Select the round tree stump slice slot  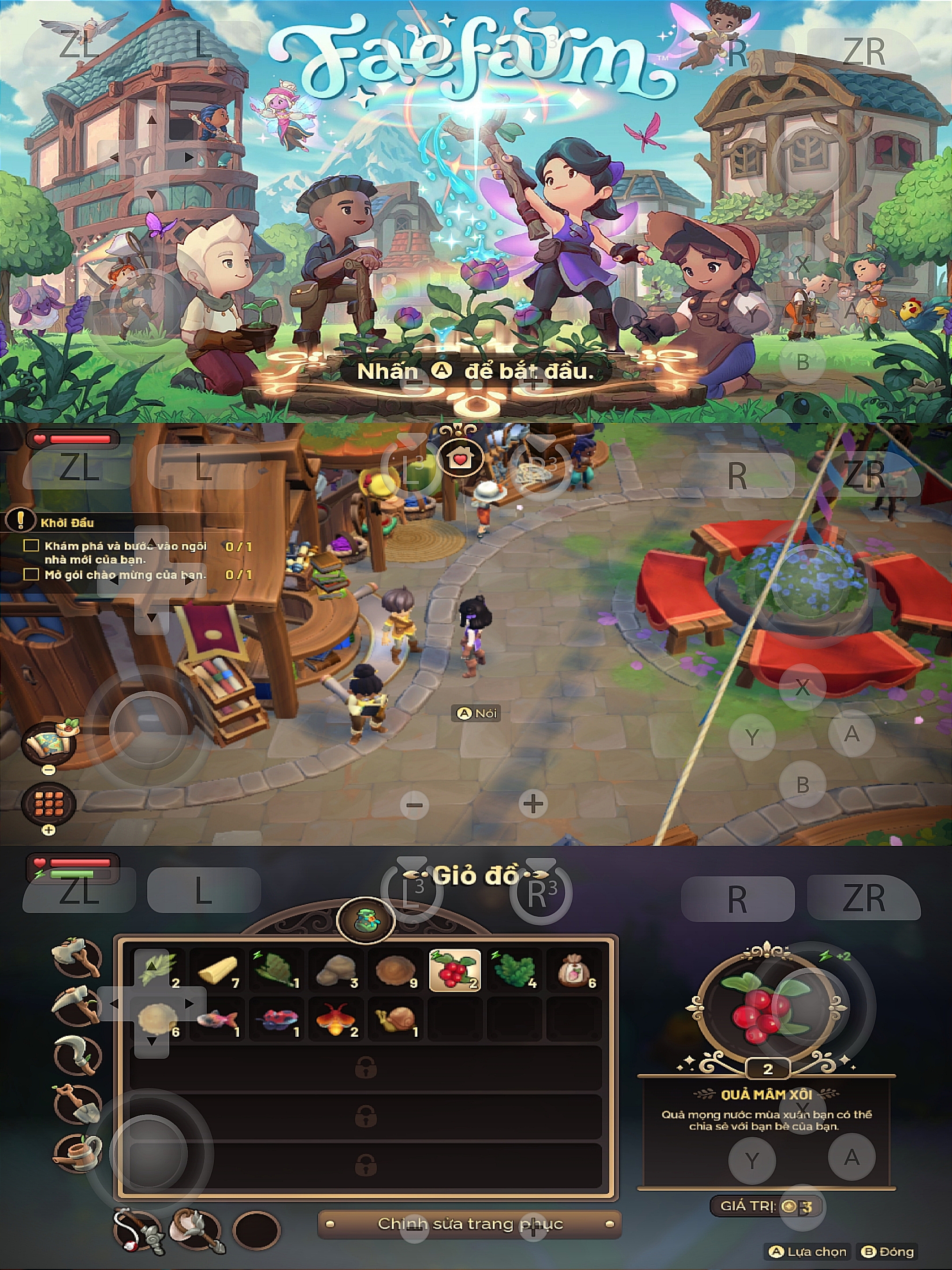click(395, 970)
